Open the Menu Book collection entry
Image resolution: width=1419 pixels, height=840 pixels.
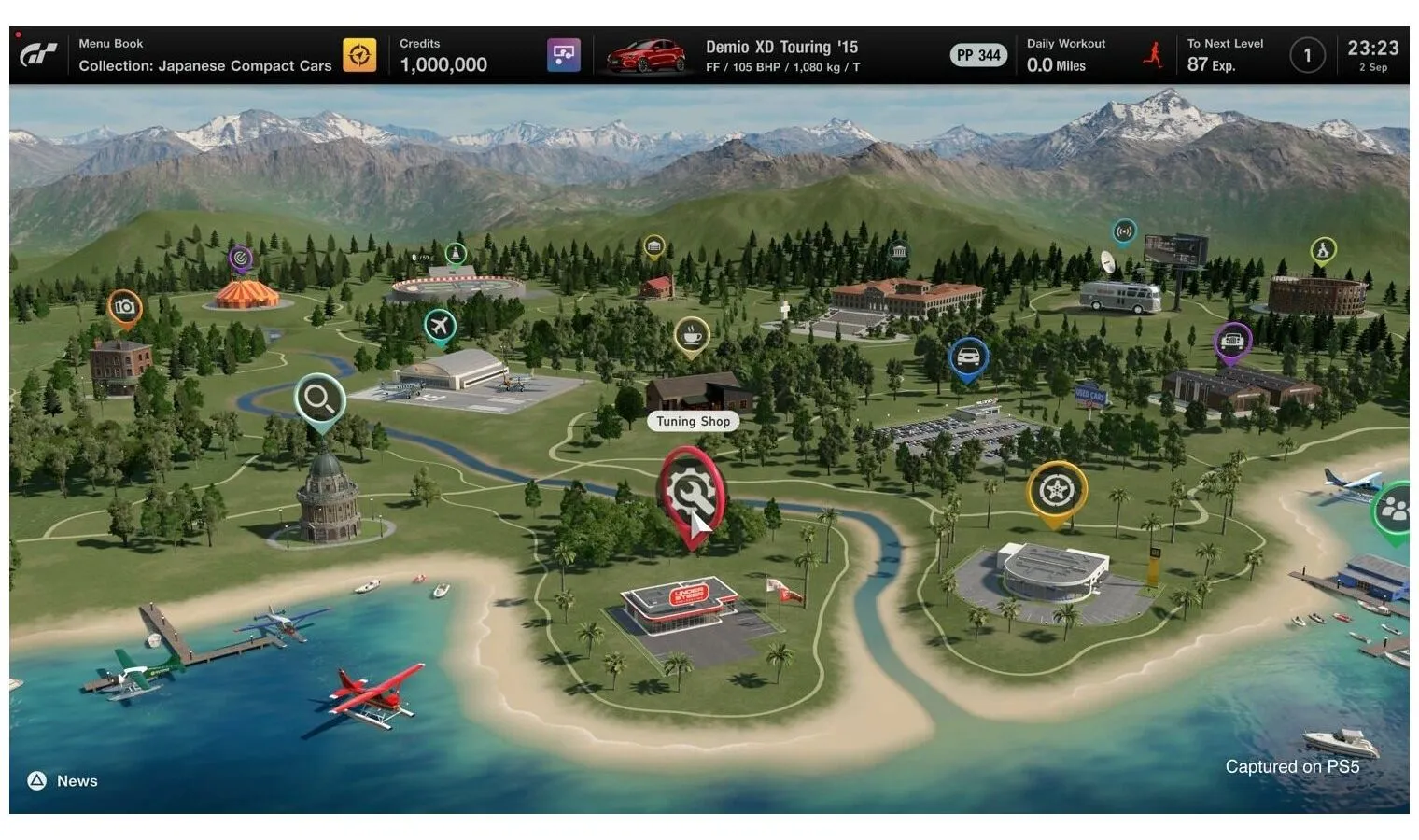click(204, 55)
